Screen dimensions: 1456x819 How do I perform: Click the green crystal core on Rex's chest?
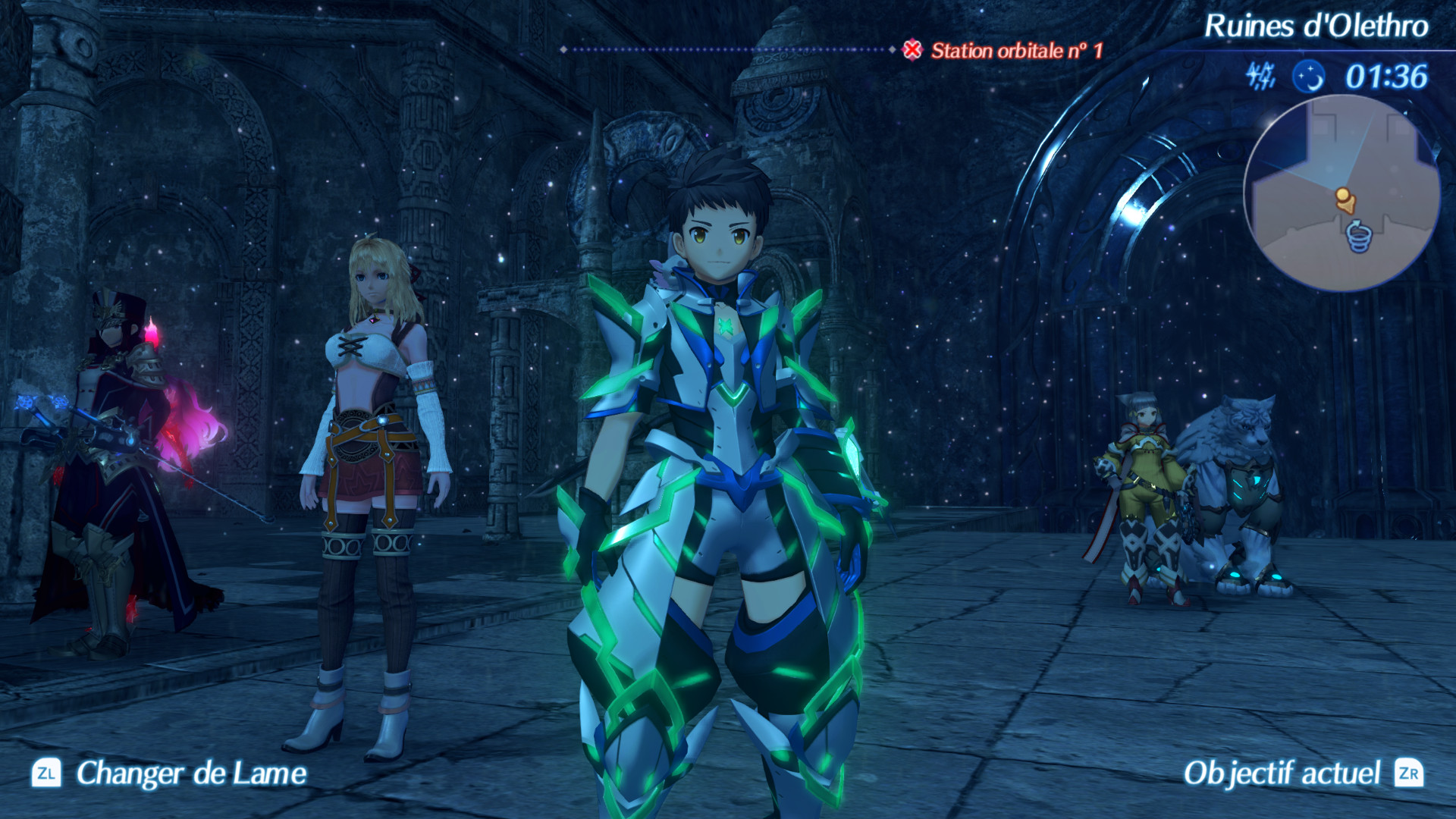click(x=726, y=325)
